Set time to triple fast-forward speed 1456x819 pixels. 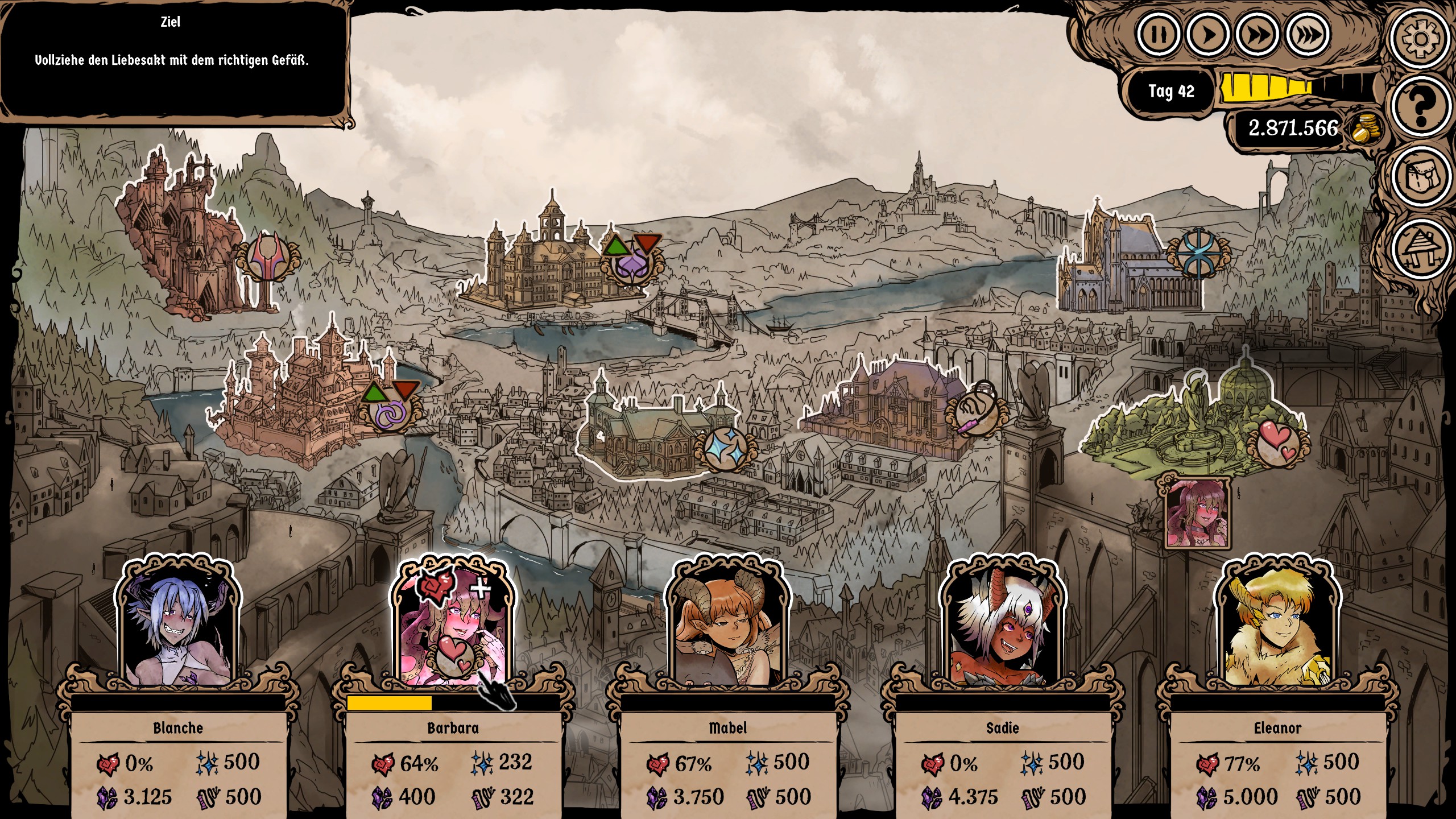1308,34
